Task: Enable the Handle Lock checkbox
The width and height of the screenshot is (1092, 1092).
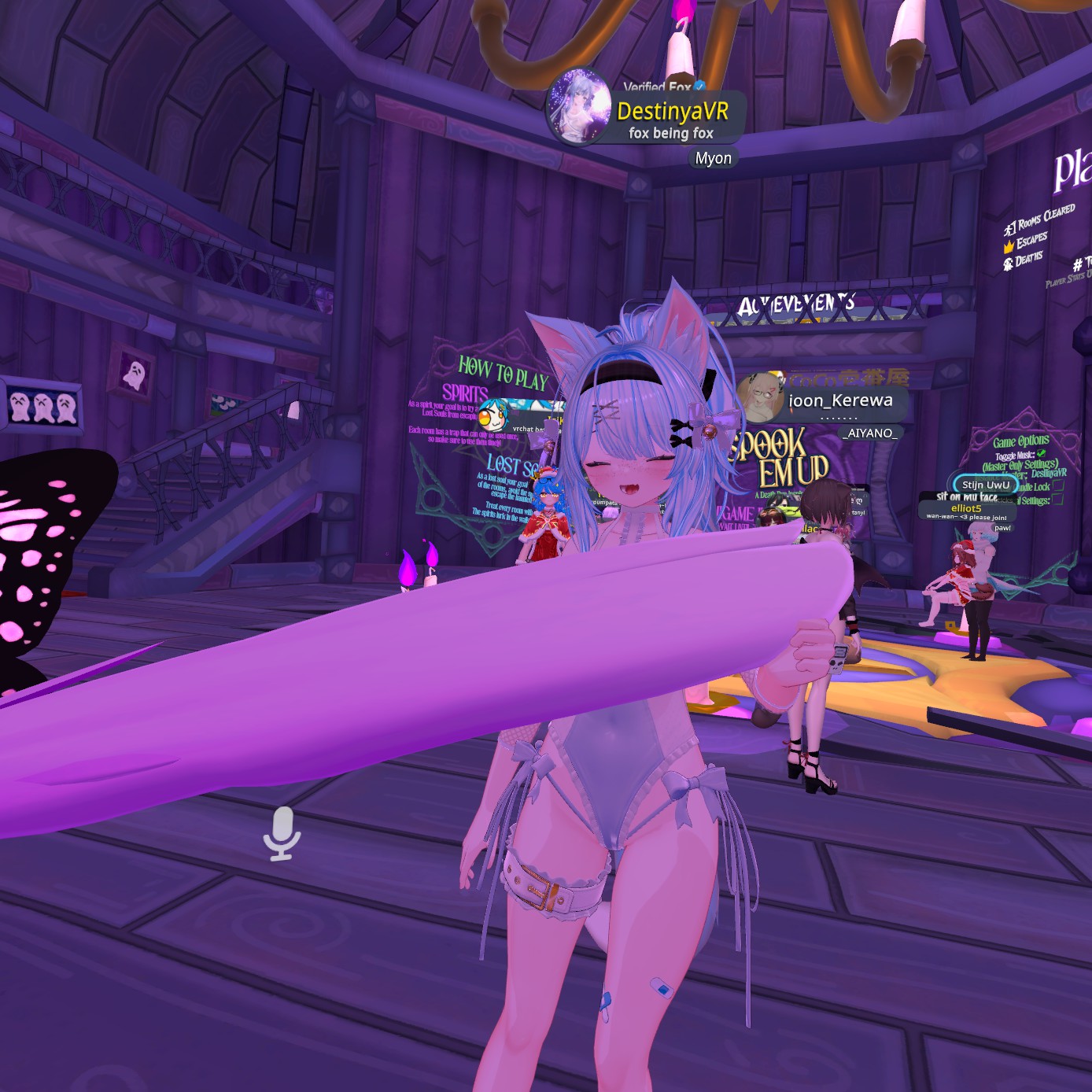Action: pyautogui.click(x=1058, y=485)
